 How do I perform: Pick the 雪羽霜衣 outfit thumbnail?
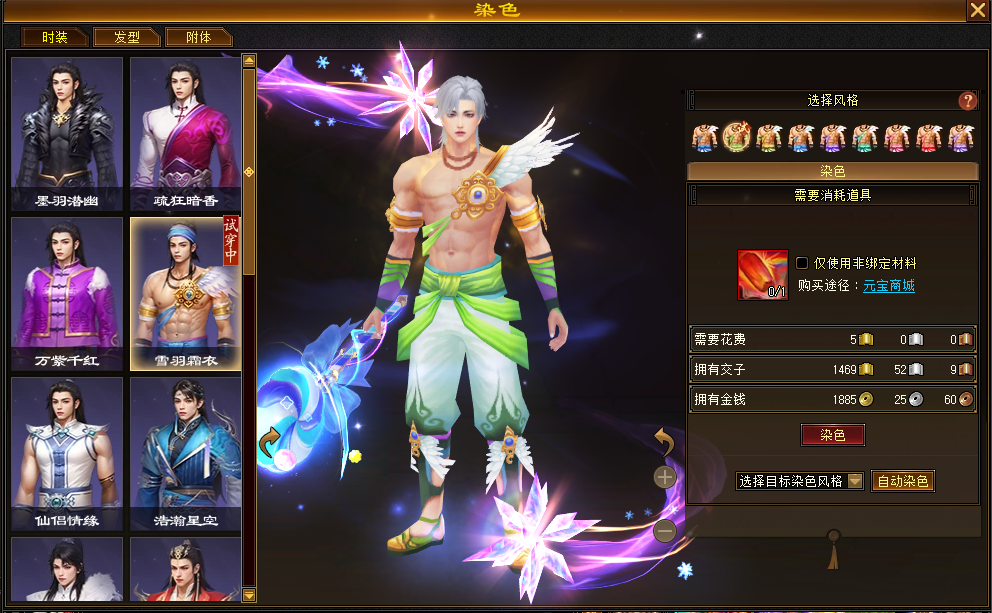pos(186,293)
